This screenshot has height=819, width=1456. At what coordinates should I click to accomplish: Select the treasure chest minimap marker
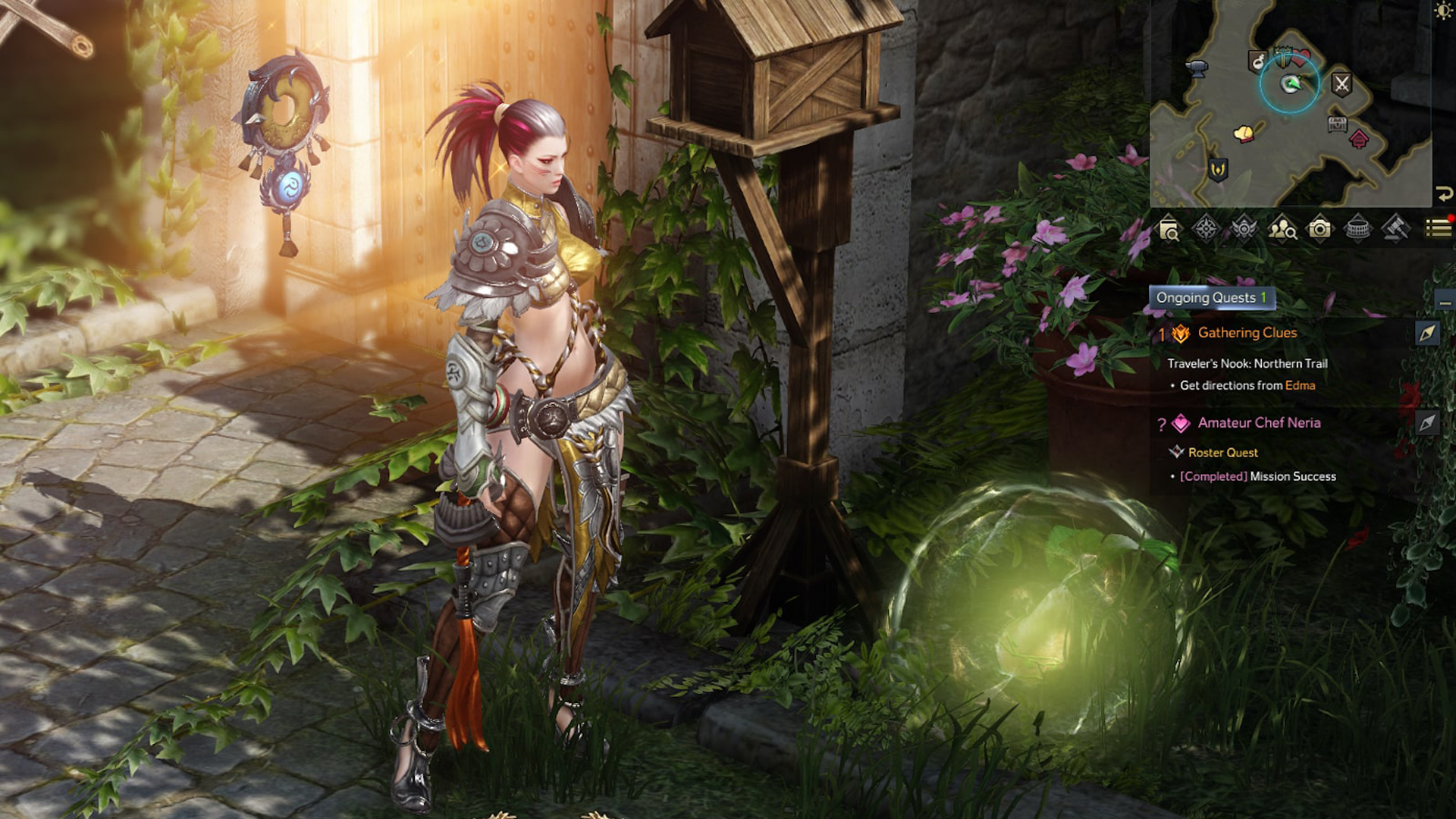(1337, 124)
